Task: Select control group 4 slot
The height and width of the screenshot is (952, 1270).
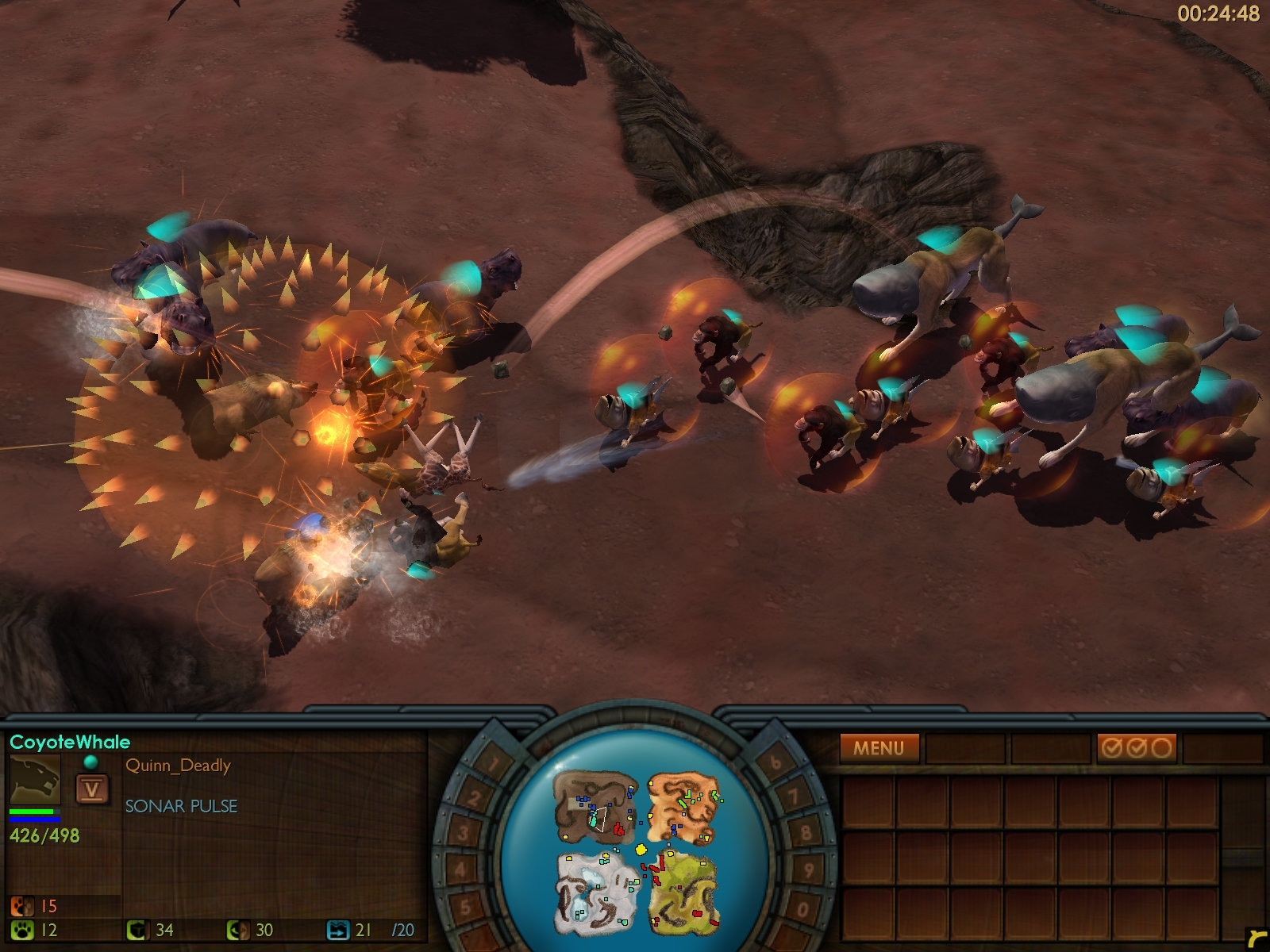Action: 461,870
